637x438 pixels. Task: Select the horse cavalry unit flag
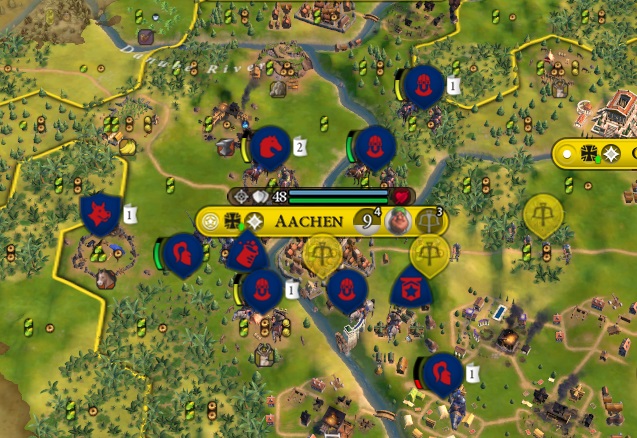coord(269,147)
